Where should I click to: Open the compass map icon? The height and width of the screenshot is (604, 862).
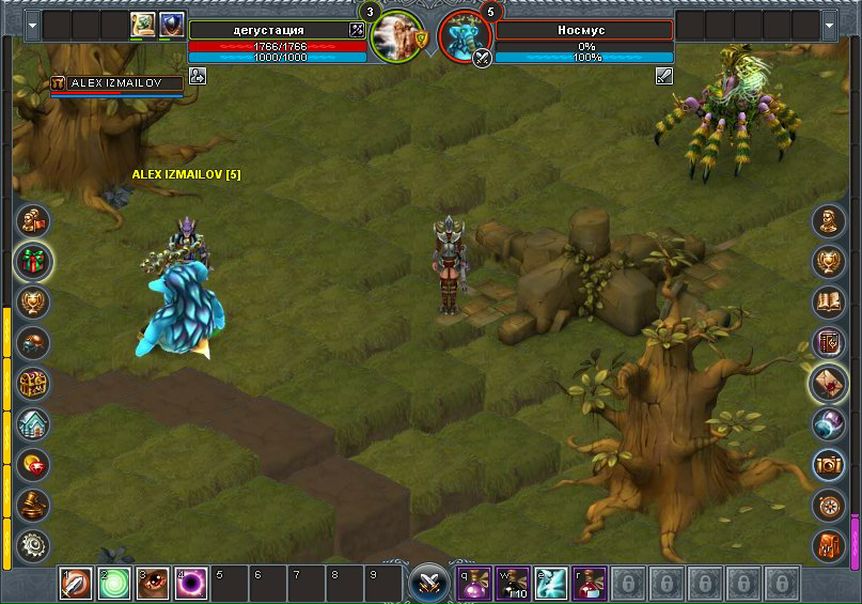click(x=828, y=504)
